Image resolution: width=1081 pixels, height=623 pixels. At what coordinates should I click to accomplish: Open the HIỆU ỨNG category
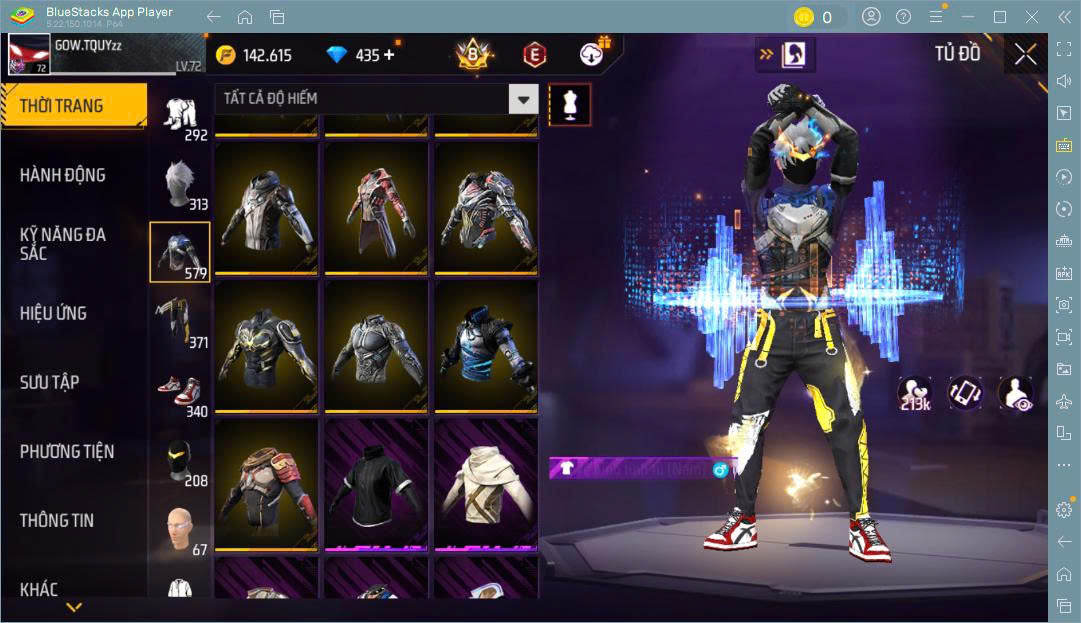click(54, 313)
